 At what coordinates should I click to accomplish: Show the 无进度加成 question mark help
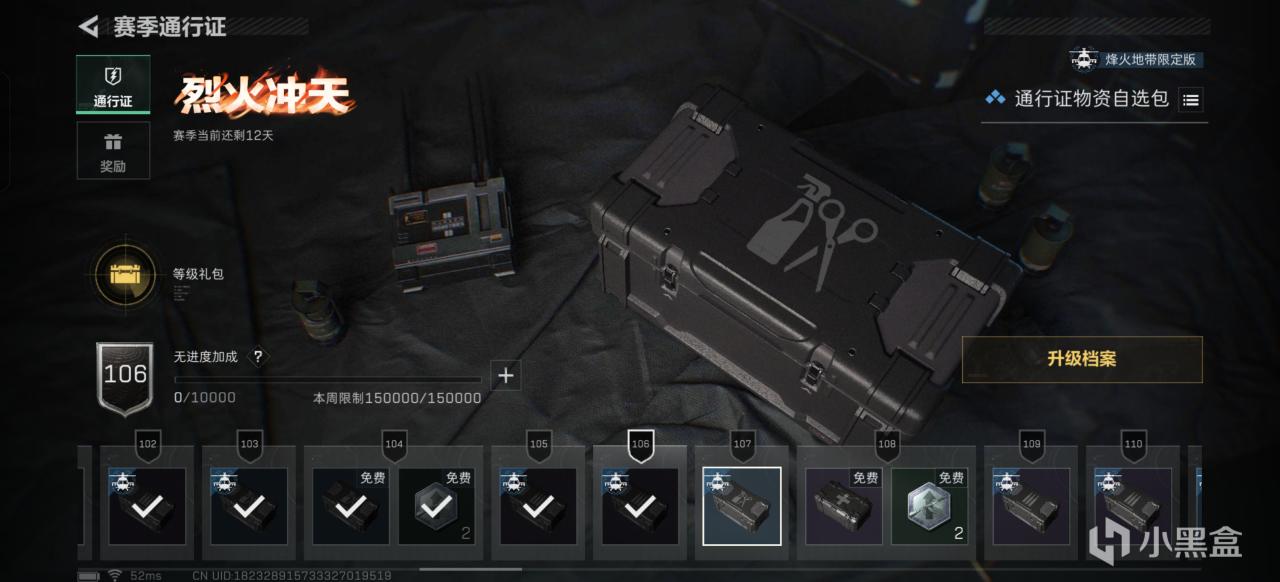(x=258, y=357)
